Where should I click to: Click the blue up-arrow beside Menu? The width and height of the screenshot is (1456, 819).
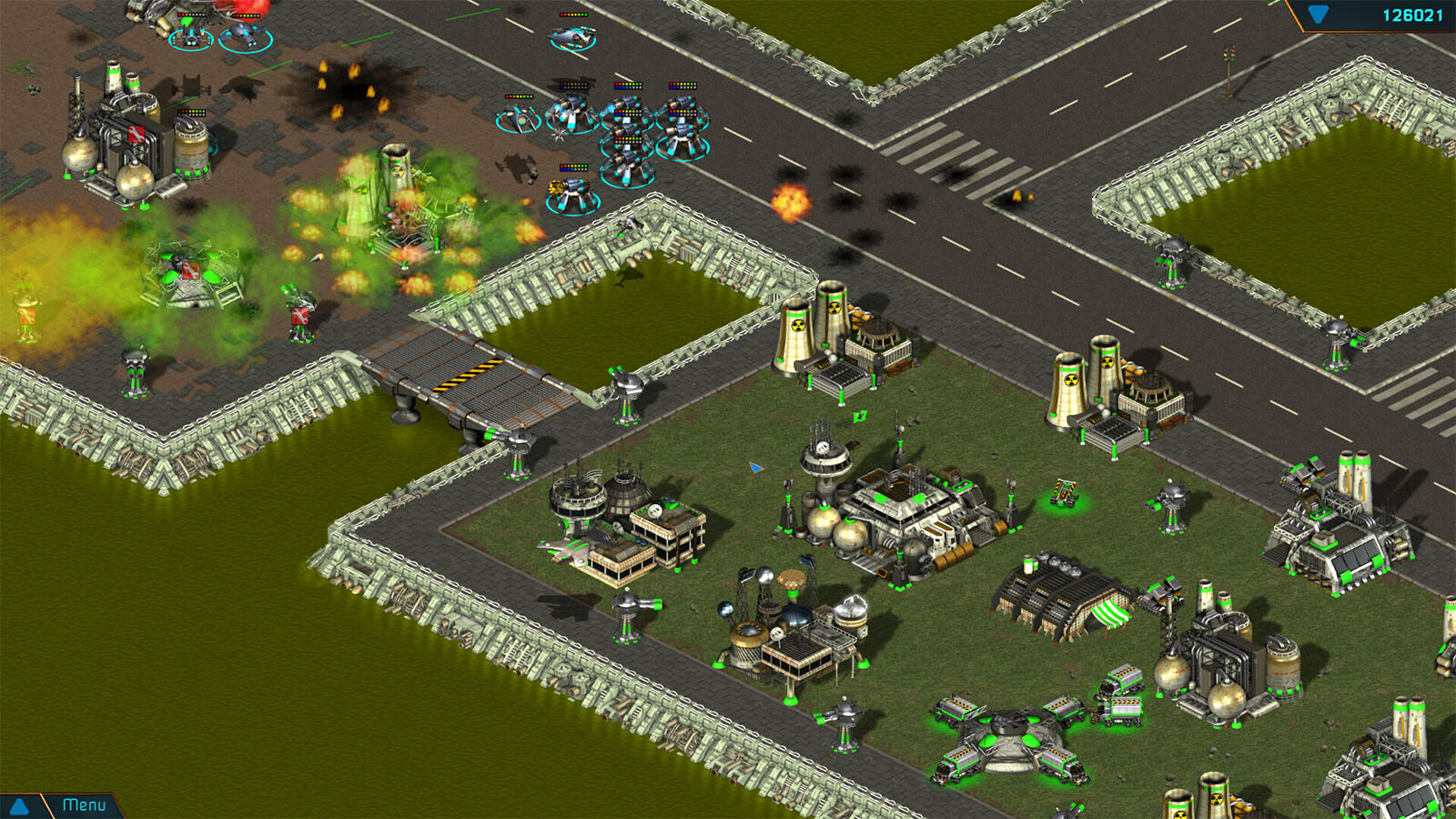18,806
